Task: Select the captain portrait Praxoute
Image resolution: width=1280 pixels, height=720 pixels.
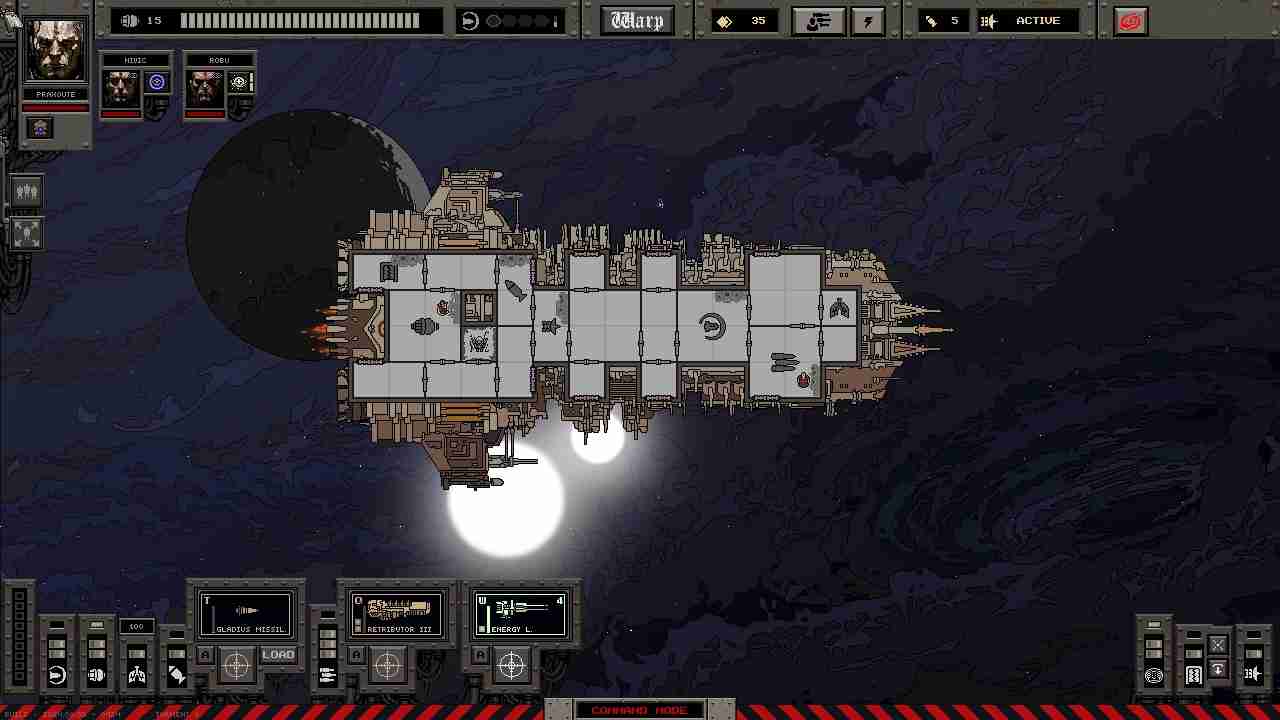Action: (56, 50)
